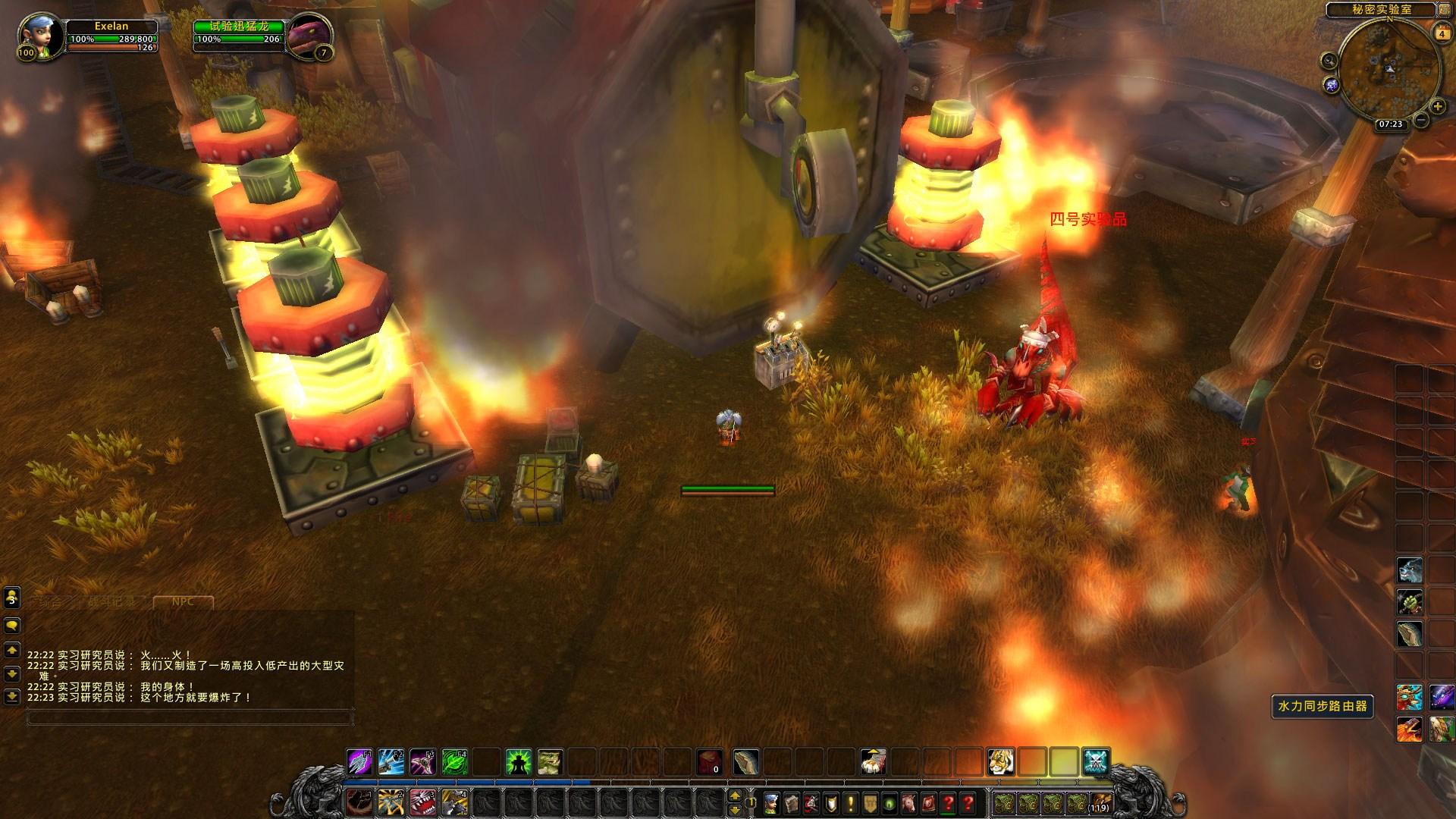Activate the green leaf F4 ability
Screen dimensions: 1456x819
[x=454, y=761]
